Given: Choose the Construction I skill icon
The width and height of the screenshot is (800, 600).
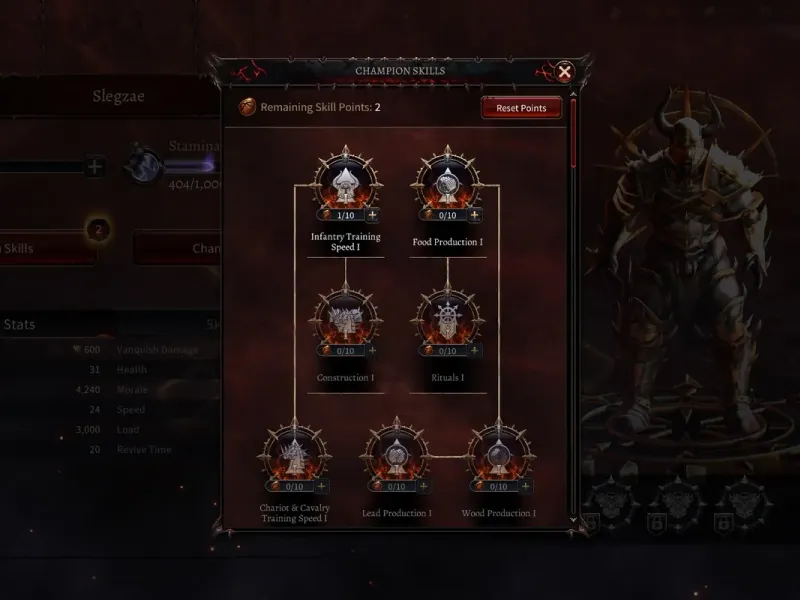Looking at the screenshot, I should click(x=345, y=319).
